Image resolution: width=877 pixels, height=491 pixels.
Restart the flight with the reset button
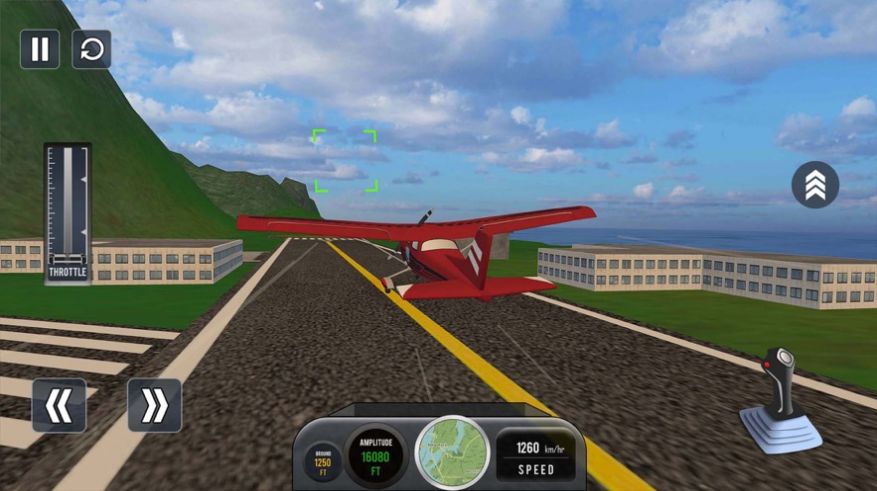click(92, 49)
